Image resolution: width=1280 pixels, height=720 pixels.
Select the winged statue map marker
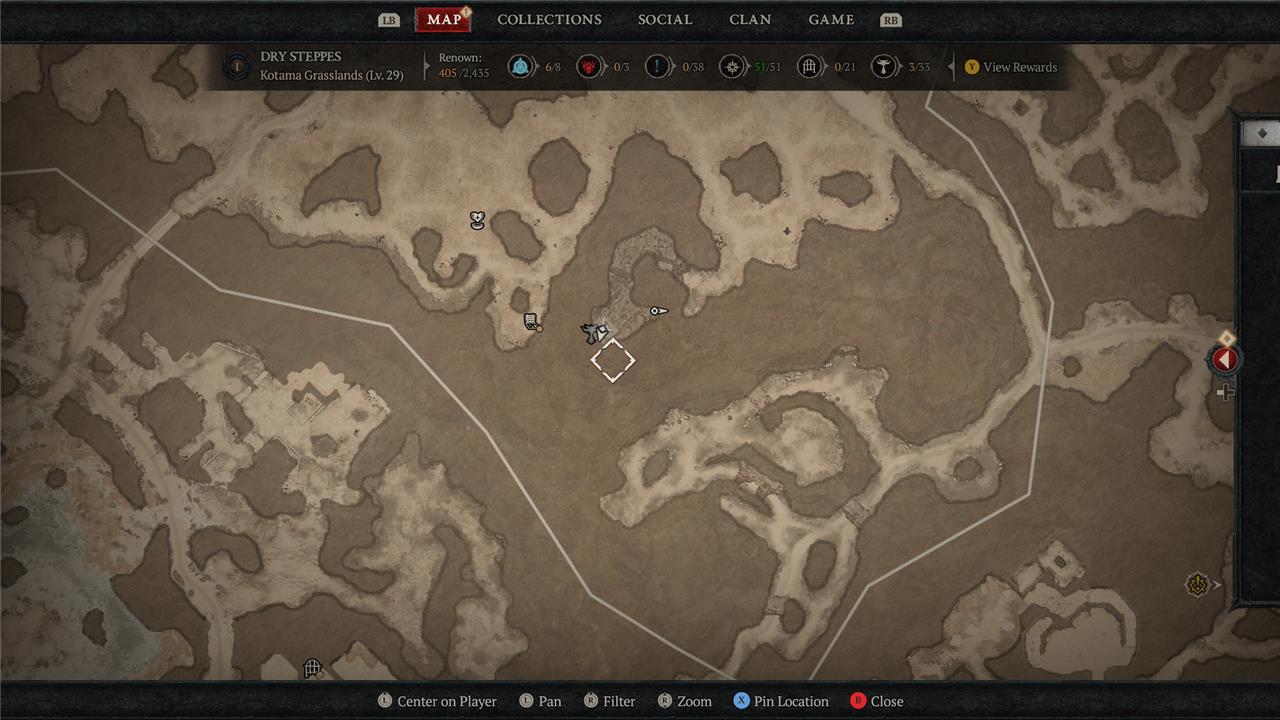click(595, 333)
